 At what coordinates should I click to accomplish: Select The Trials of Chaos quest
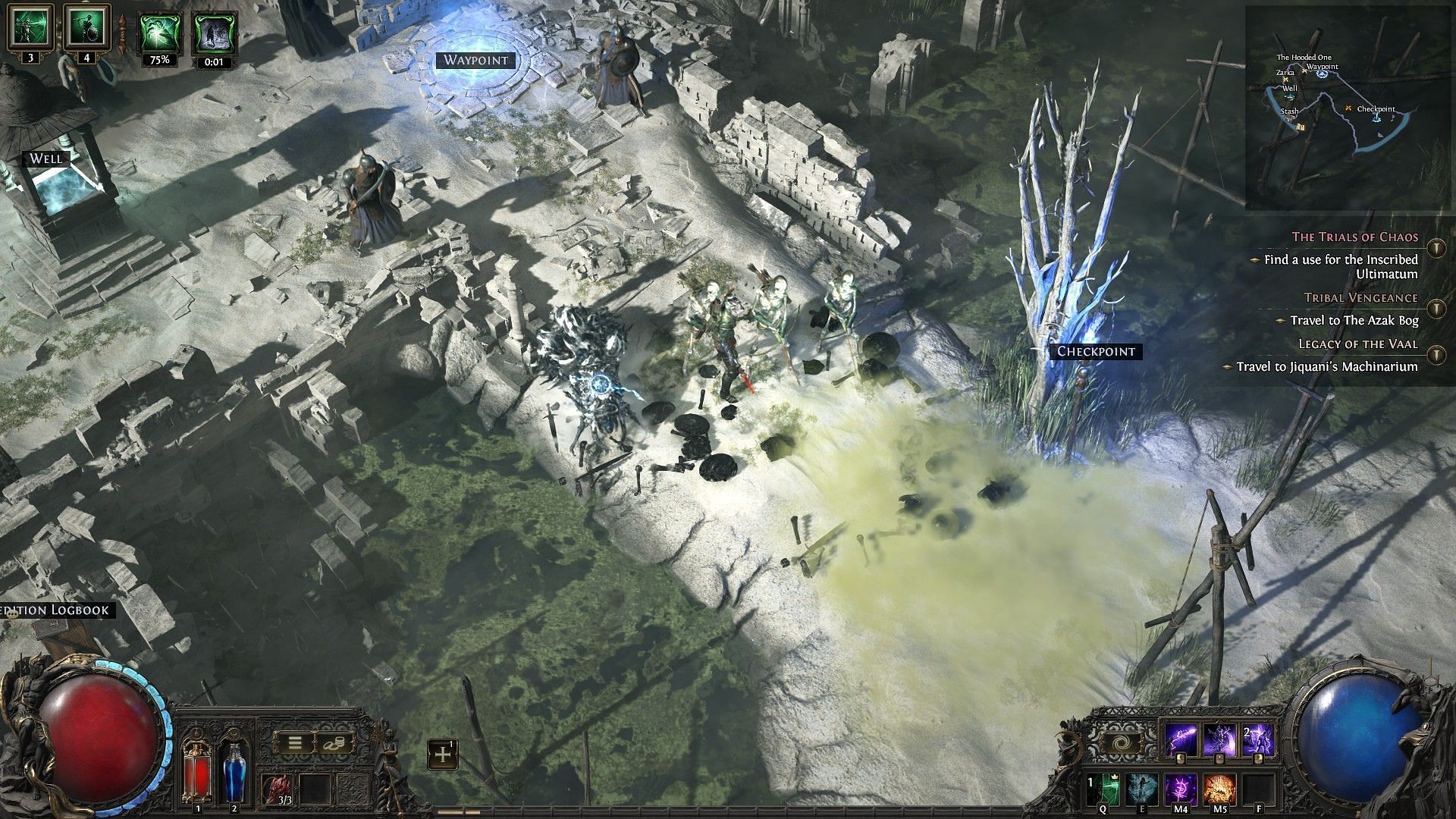(1354, 237)
